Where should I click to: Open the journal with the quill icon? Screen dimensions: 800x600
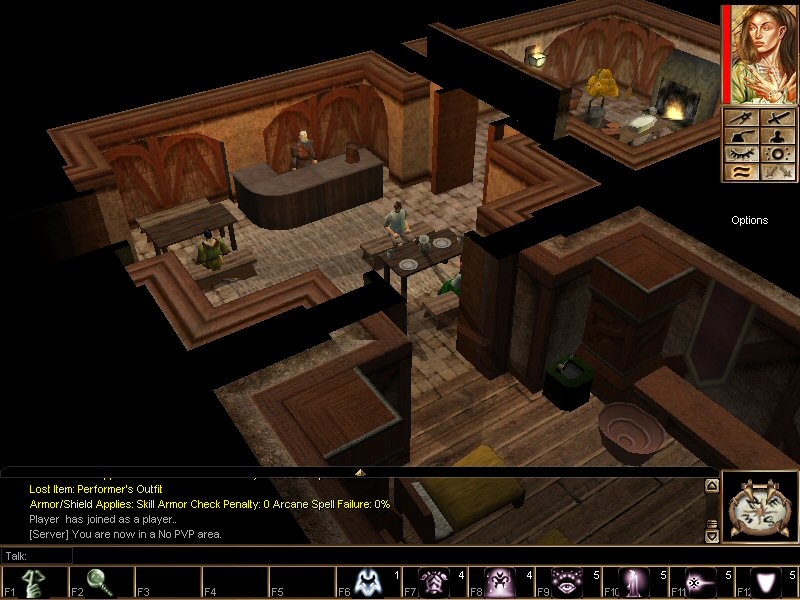pyautogui.click(x=741, y=136)
